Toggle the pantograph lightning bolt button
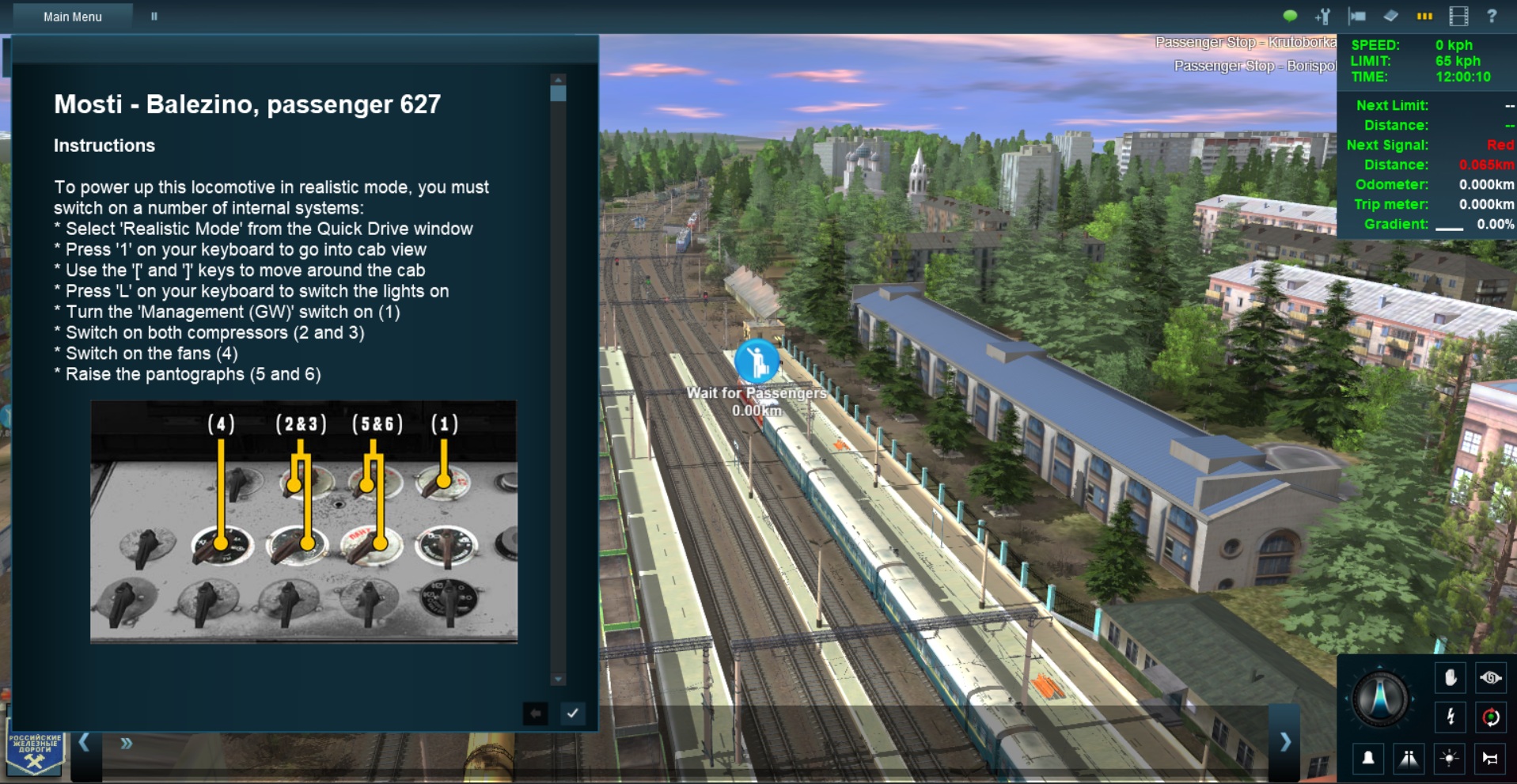Viewport: 1517px width, 784px height. click(1450, 717)
